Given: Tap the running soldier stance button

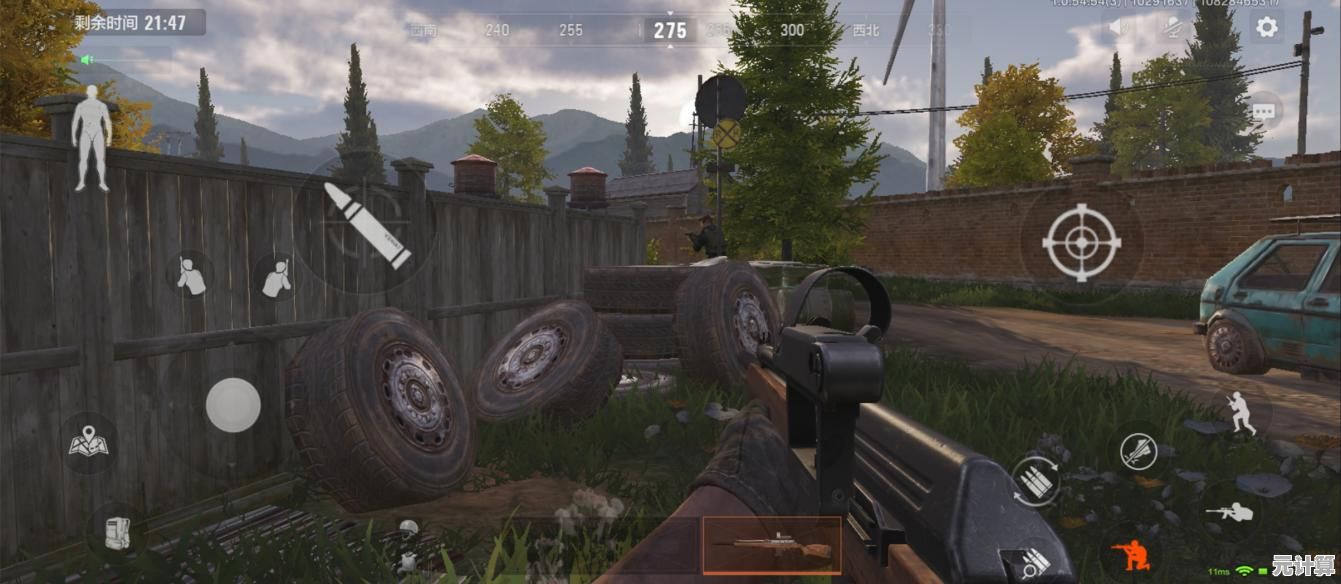Looking at the screenshot, I should coord(1241,411).
